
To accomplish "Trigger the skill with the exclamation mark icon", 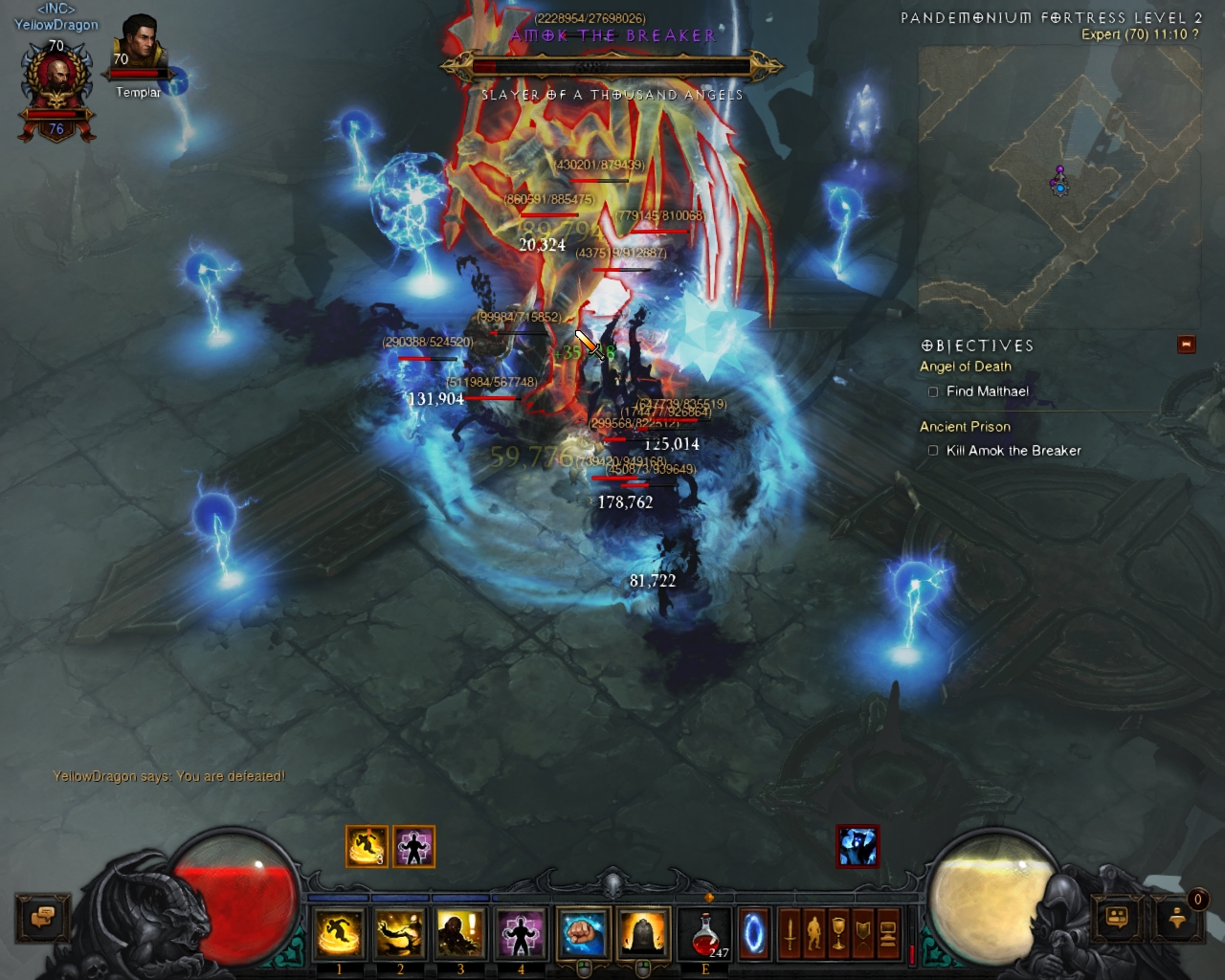I will pyautogui.click(x=460, y=933).
